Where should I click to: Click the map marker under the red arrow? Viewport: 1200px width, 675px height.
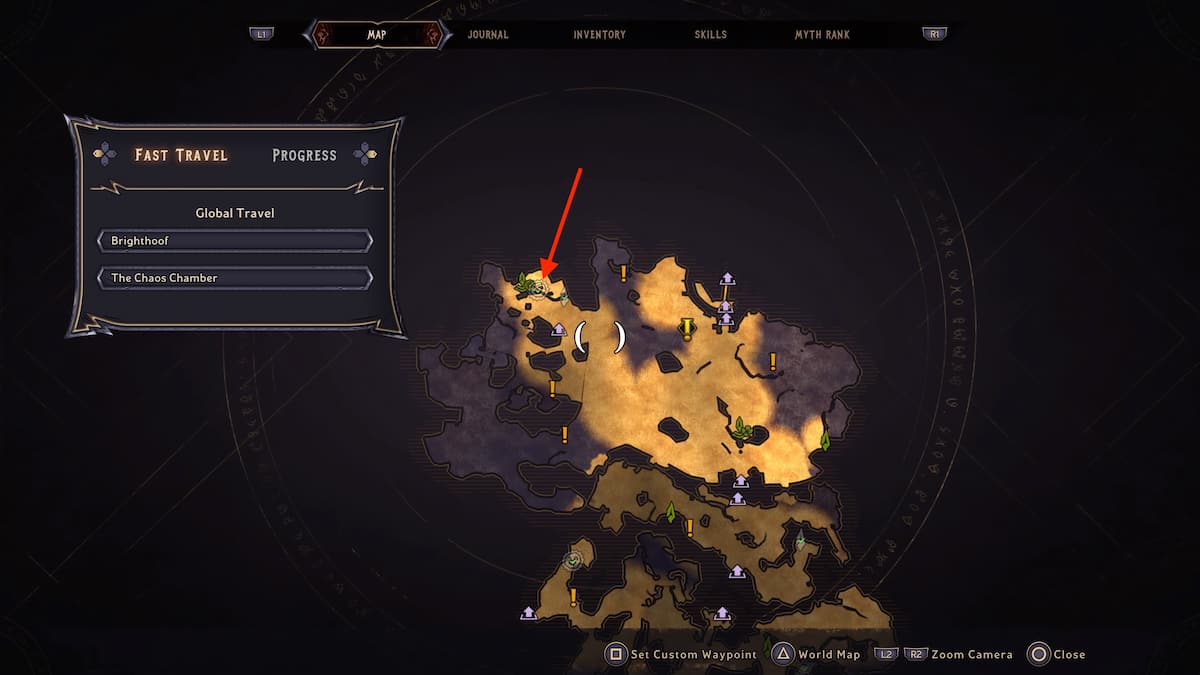point(539,289)
